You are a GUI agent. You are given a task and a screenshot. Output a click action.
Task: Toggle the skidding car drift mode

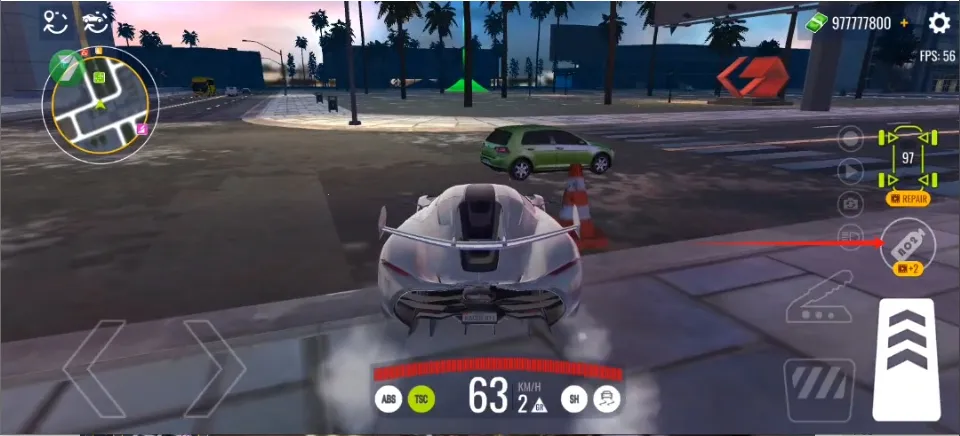click(x=605, y=399)
